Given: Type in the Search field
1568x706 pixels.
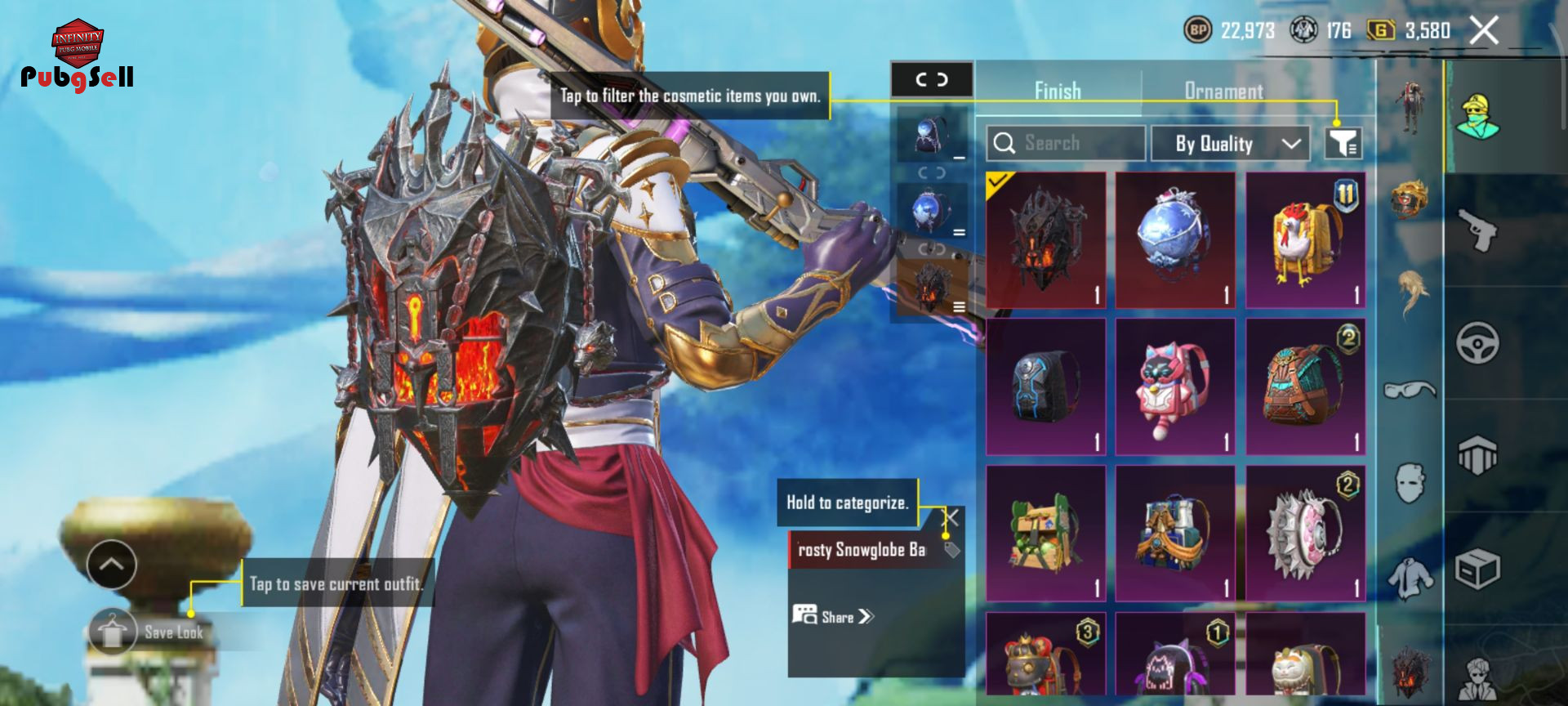Looking at the screenshot, I should (x=1065, y=143).
